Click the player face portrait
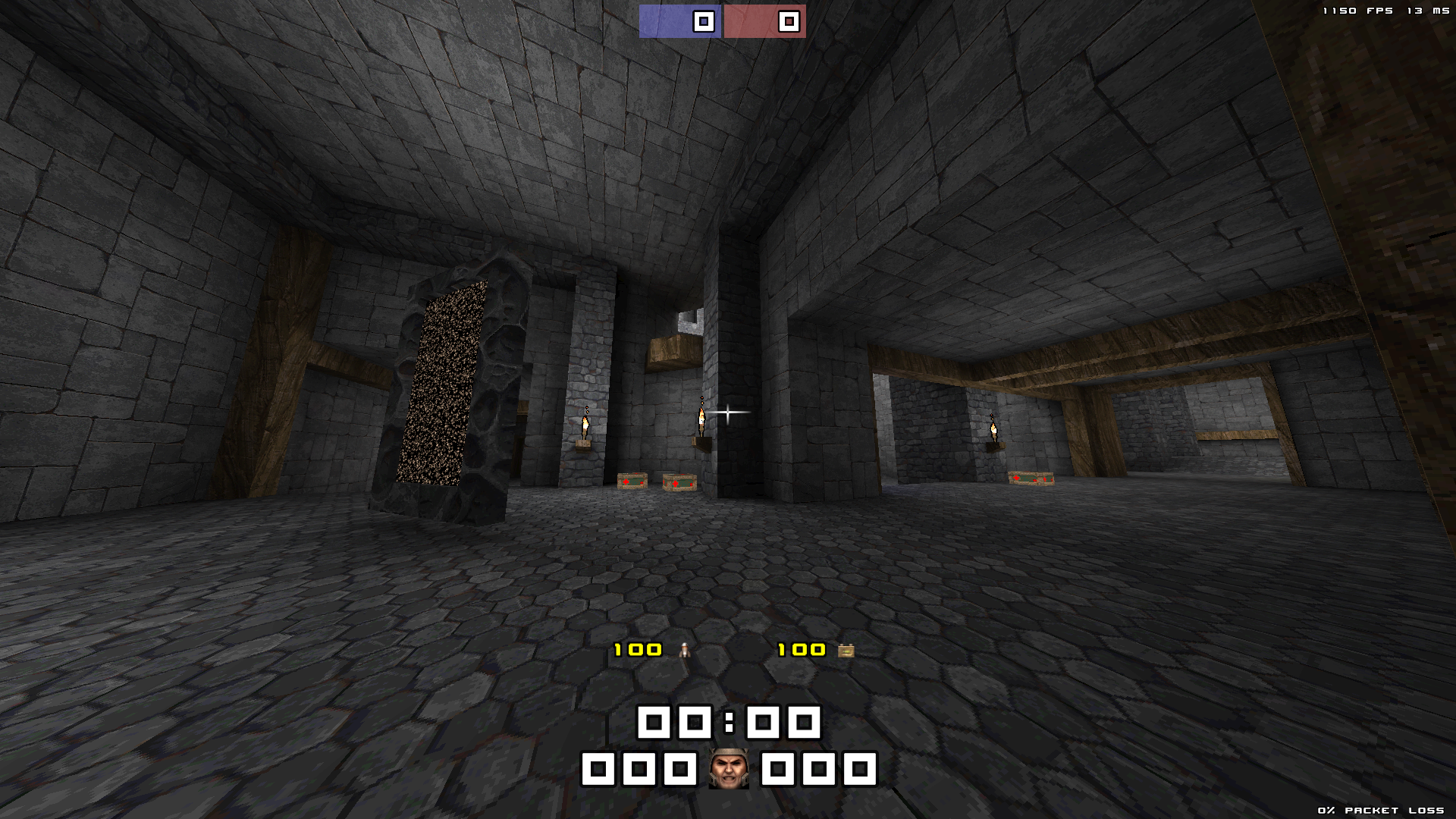1456x819 pixels. click(x=728, y=769)
